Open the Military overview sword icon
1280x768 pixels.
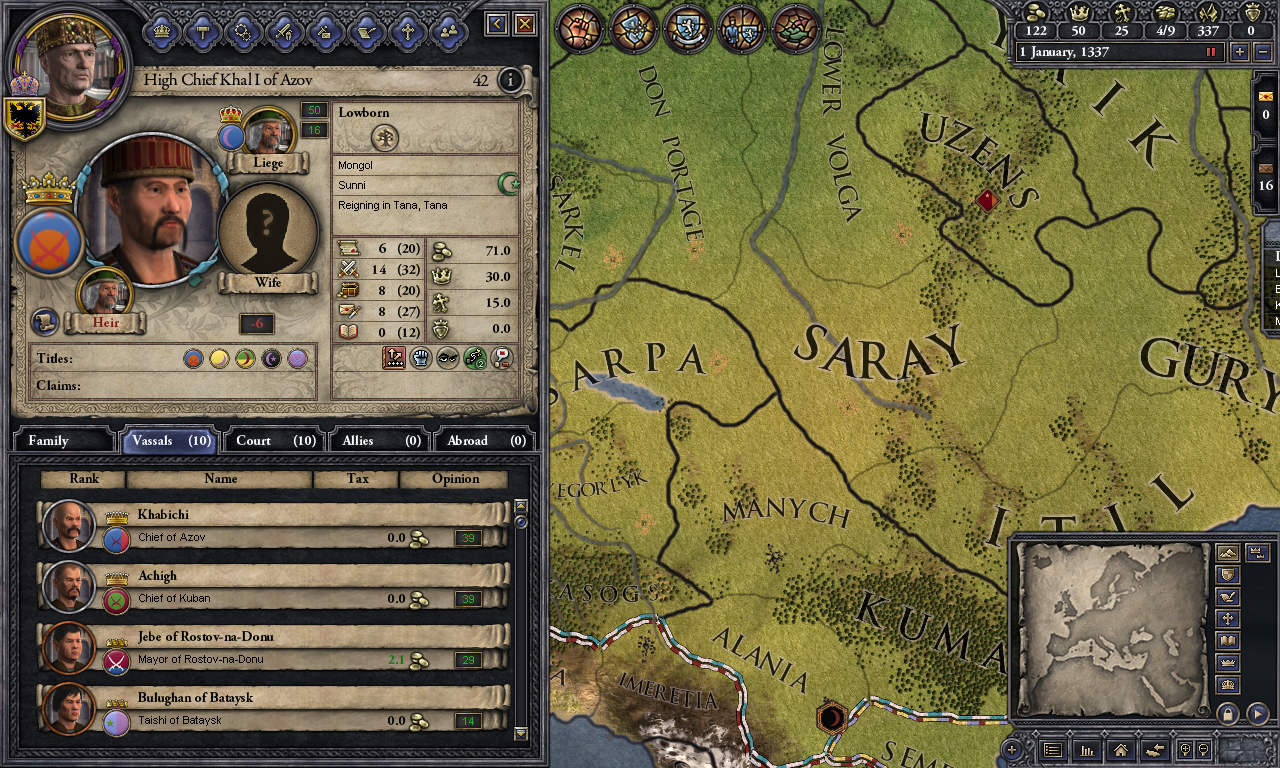point(286,32)
